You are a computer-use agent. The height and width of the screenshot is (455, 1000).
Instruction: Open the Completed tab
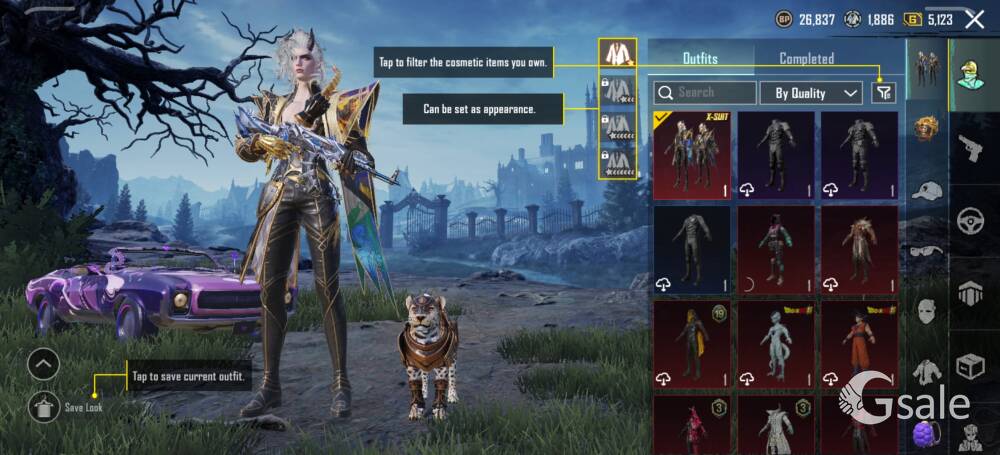click(x=806, y=58)
